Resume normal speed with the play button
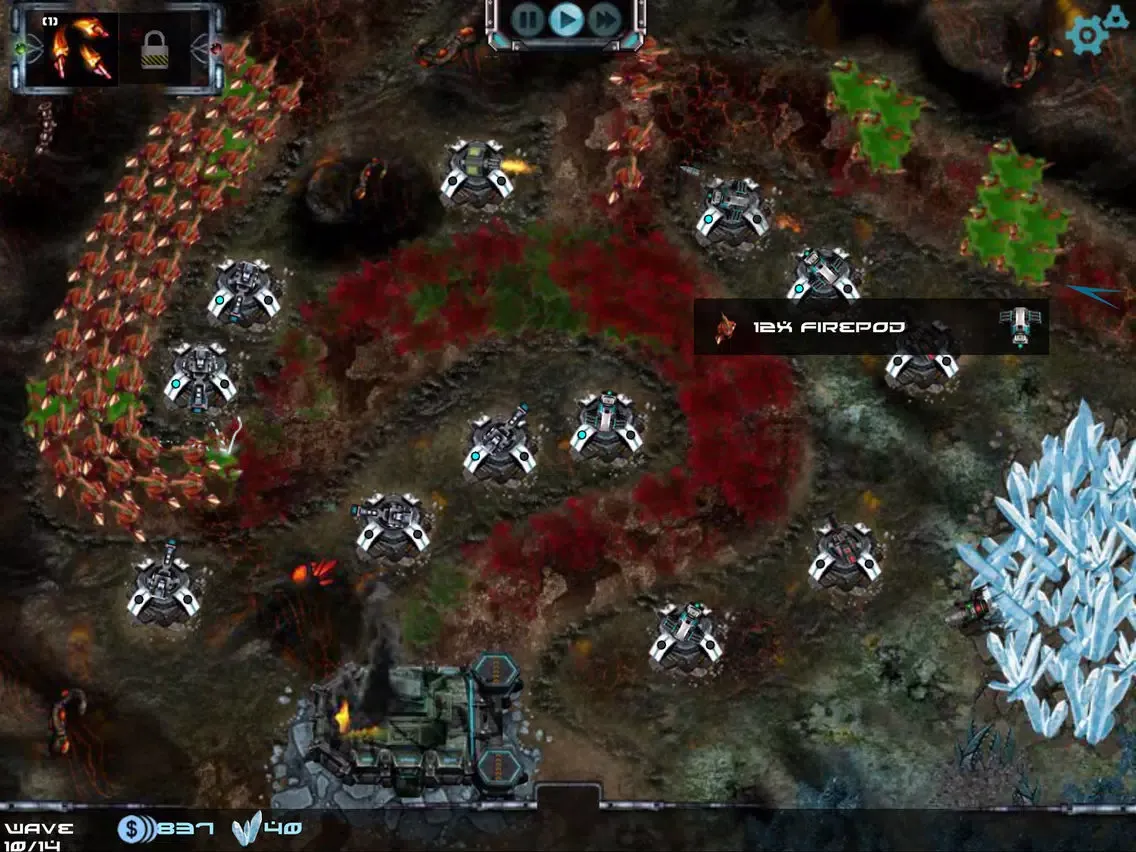The height and width of the screenshot is (852, 1136). [x=566, y=18]
